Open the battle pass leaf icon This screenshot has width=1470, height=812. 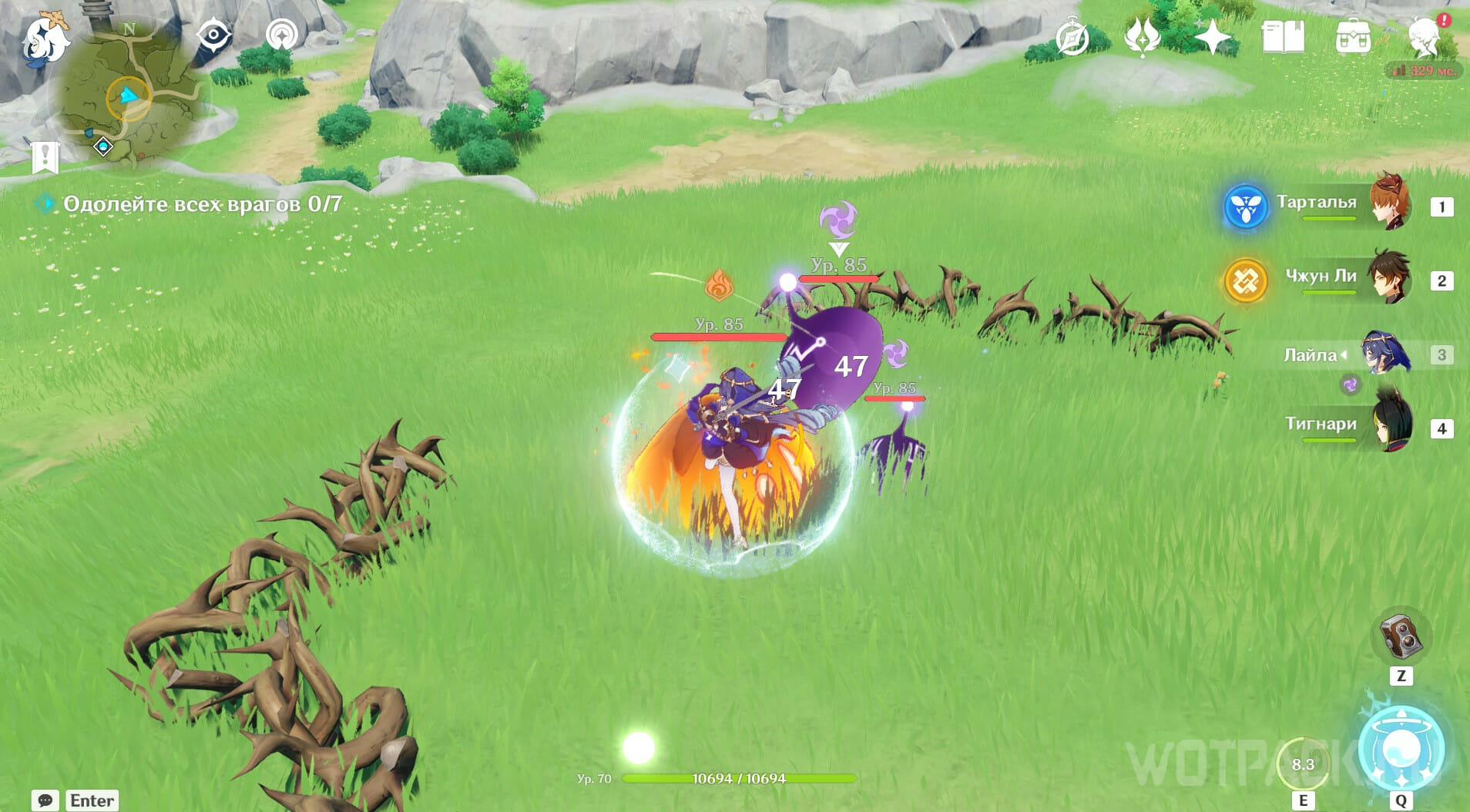point(1143,37)
